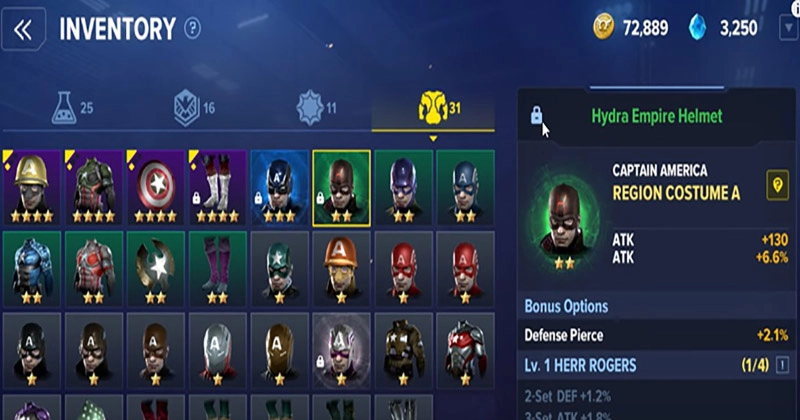The height and width of the screenshot is (420, 800).
Task: Switch to the shield-badge tab showing 16
Action: click(194, 106)
